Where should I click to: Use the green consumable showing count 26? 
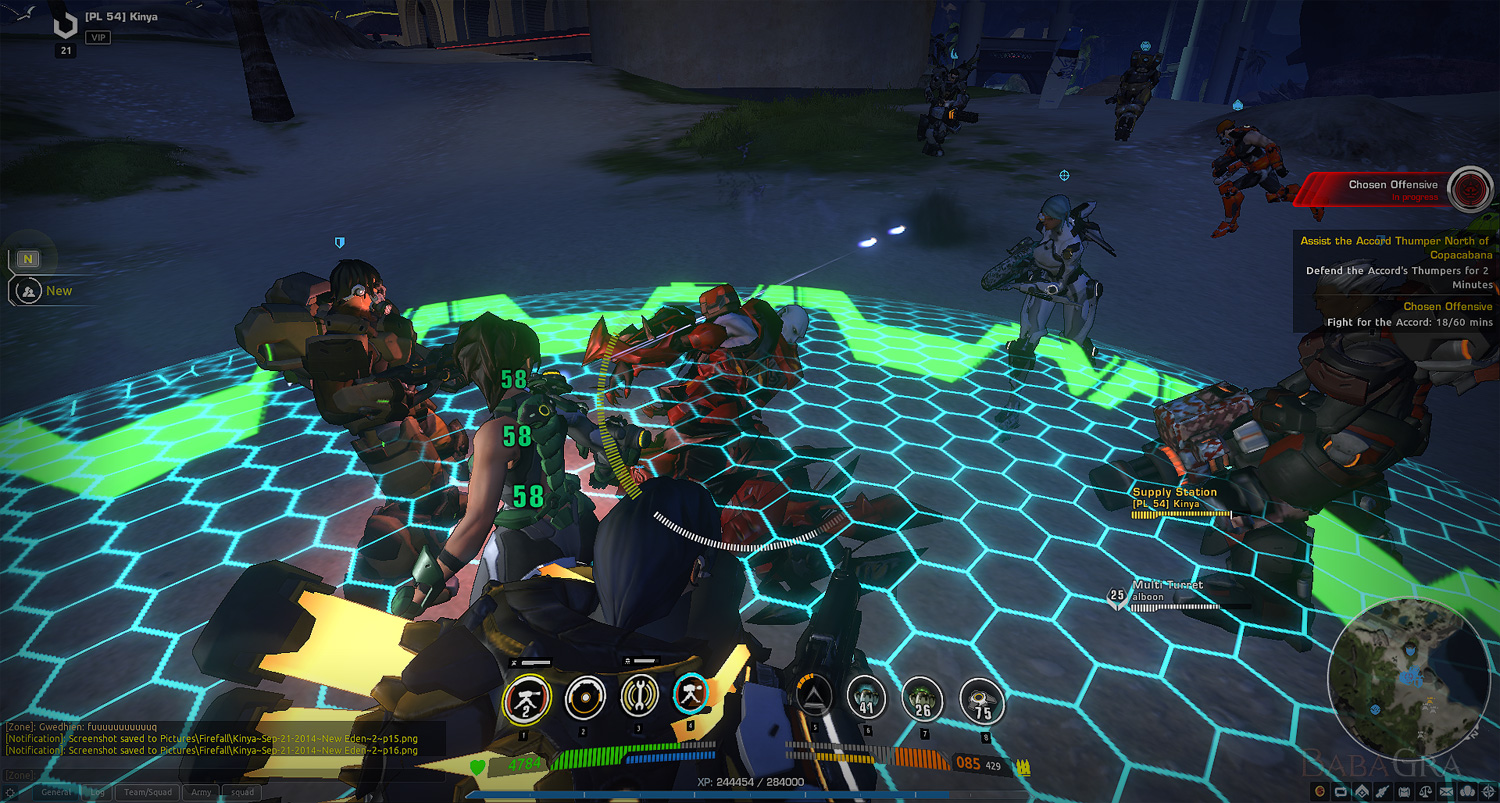point(923,699)
